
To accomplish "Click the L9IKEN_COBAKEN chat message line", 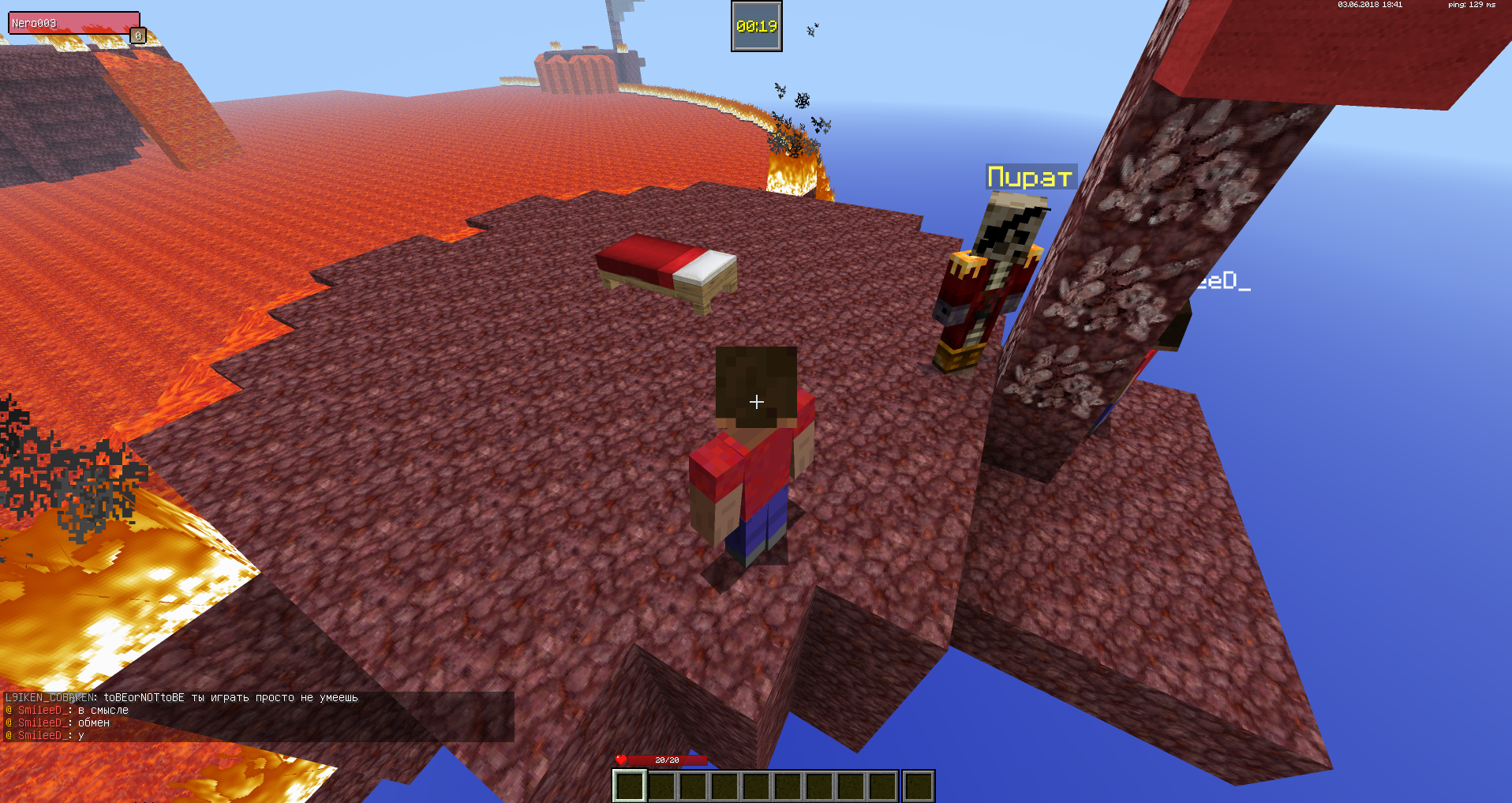I will coord(182,697).
